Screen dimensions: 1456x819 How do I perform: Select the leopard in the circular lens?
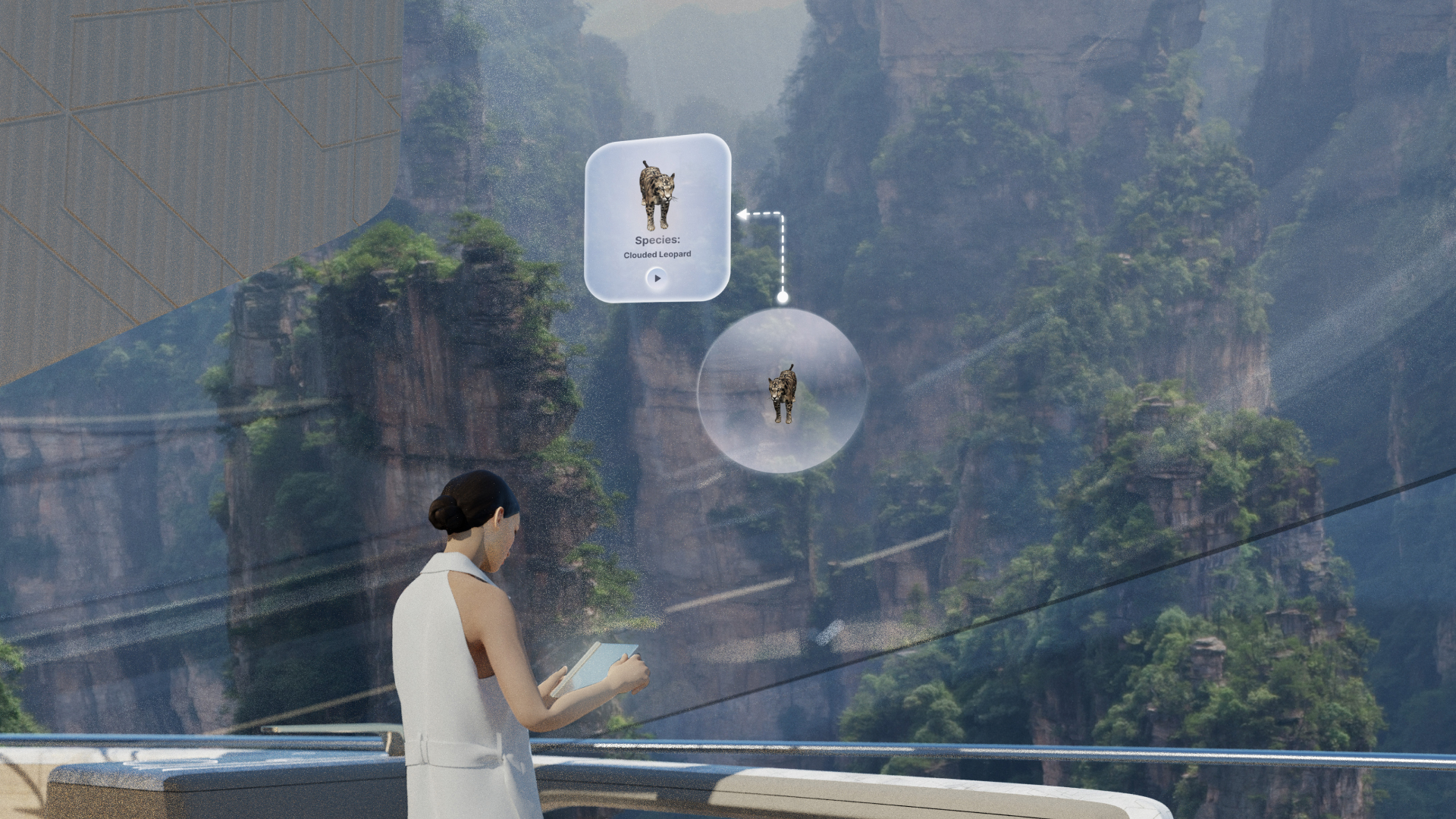point(782,393)
